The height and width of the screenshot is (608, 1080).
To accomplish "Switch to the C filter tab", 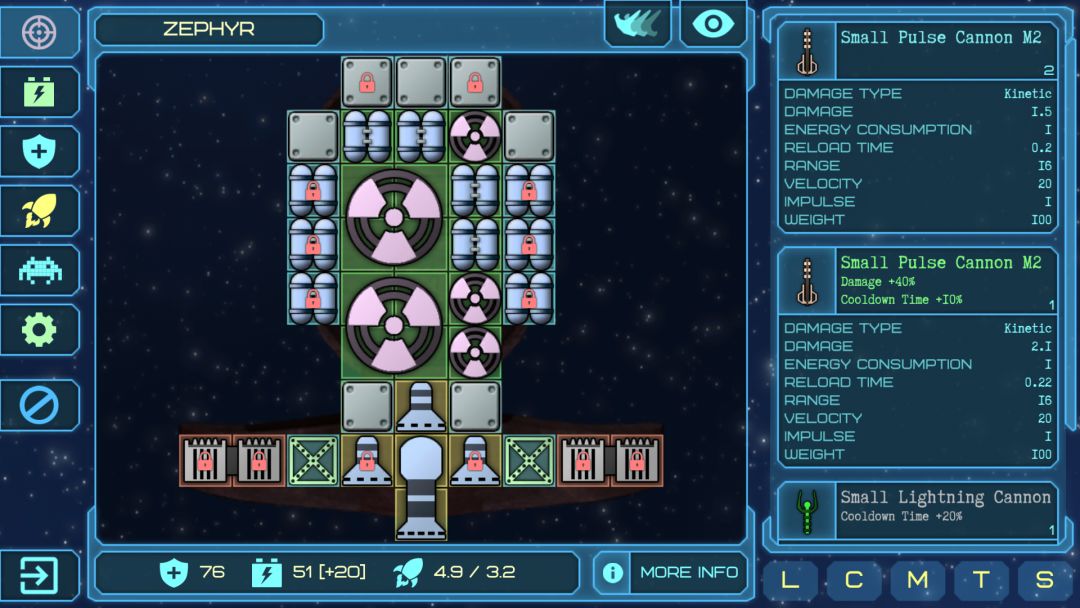I will (854, 580).
